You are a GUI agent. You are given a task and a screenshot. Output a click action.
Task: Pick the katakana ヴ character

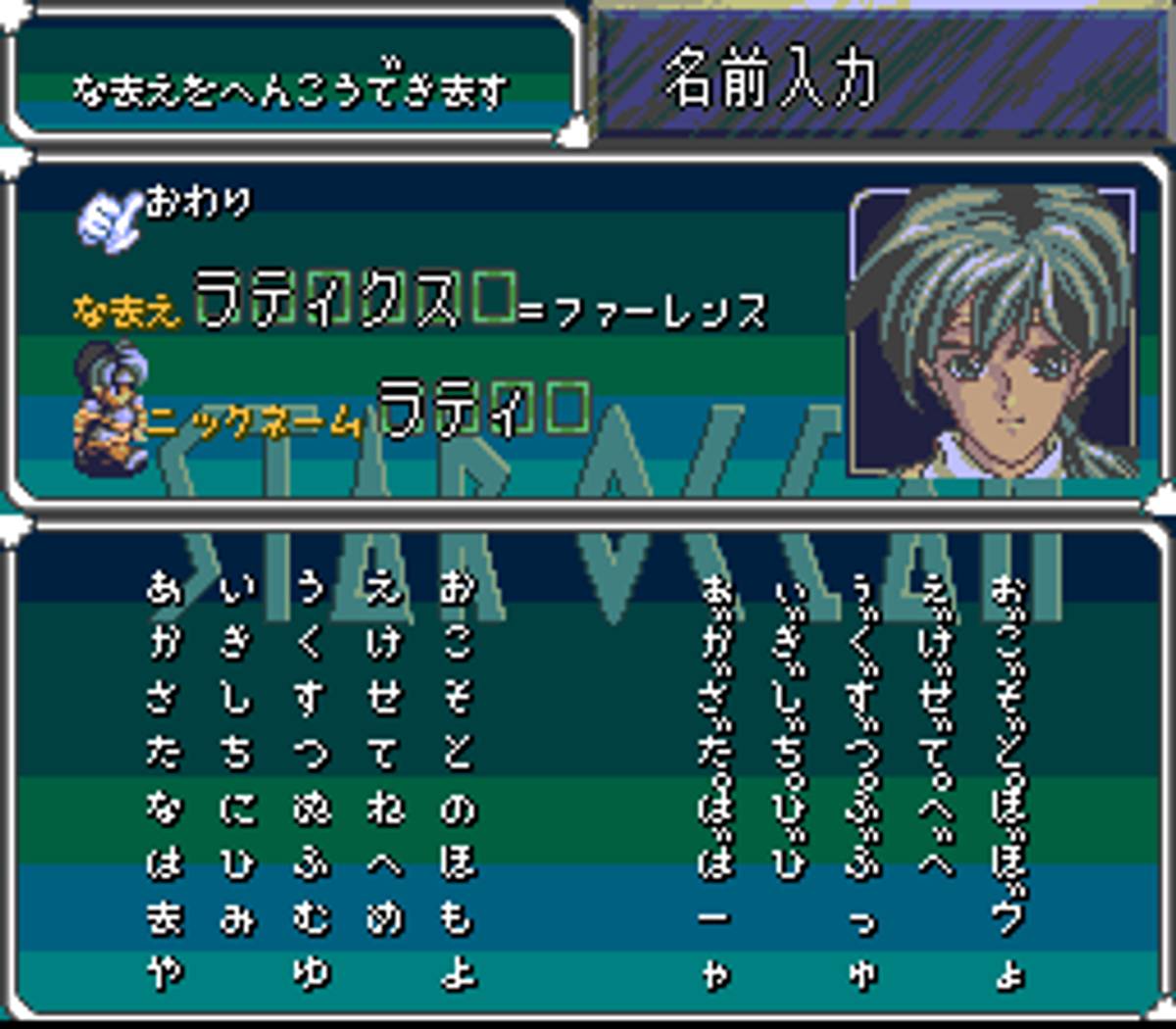coord(1010,917)
